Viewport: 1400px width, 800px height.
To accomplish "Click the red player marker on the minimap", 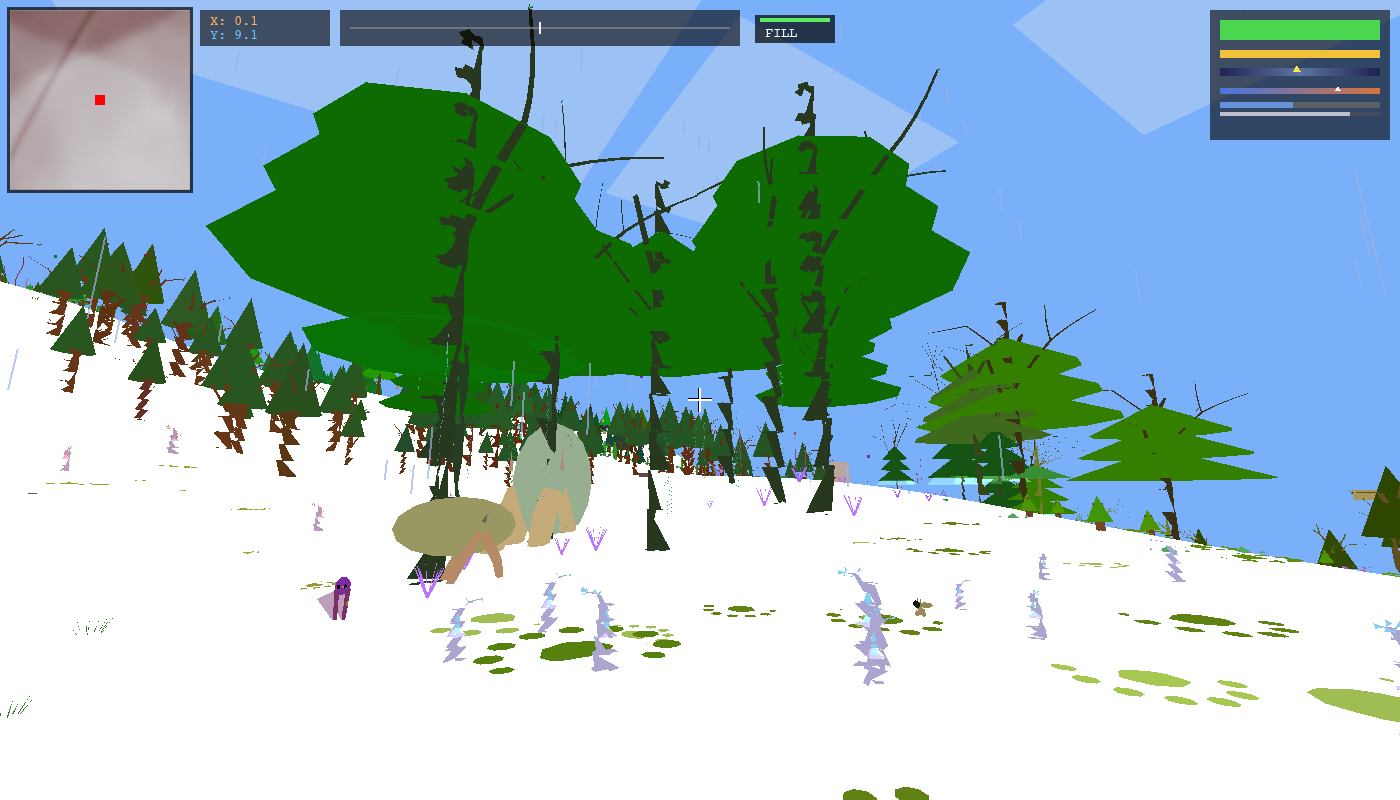I will [99, 100].
